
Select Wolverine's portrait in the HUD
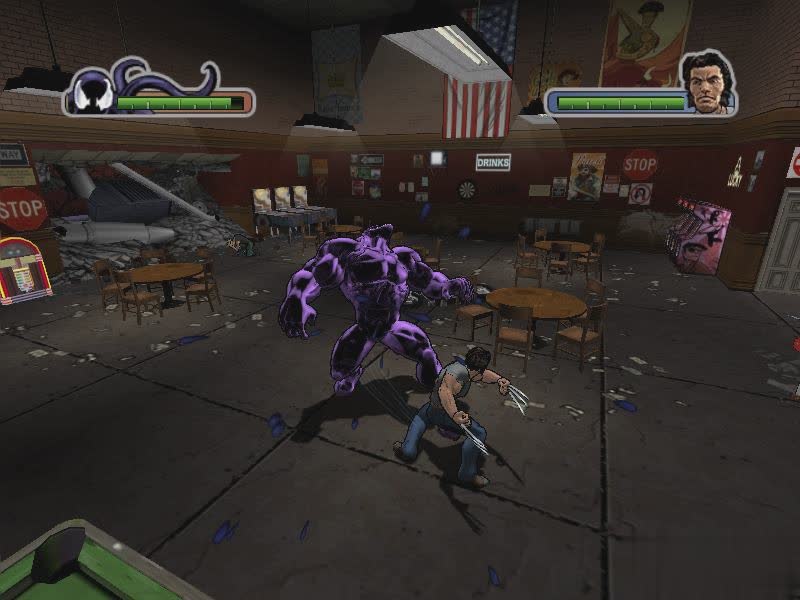(x=707, y=83)
